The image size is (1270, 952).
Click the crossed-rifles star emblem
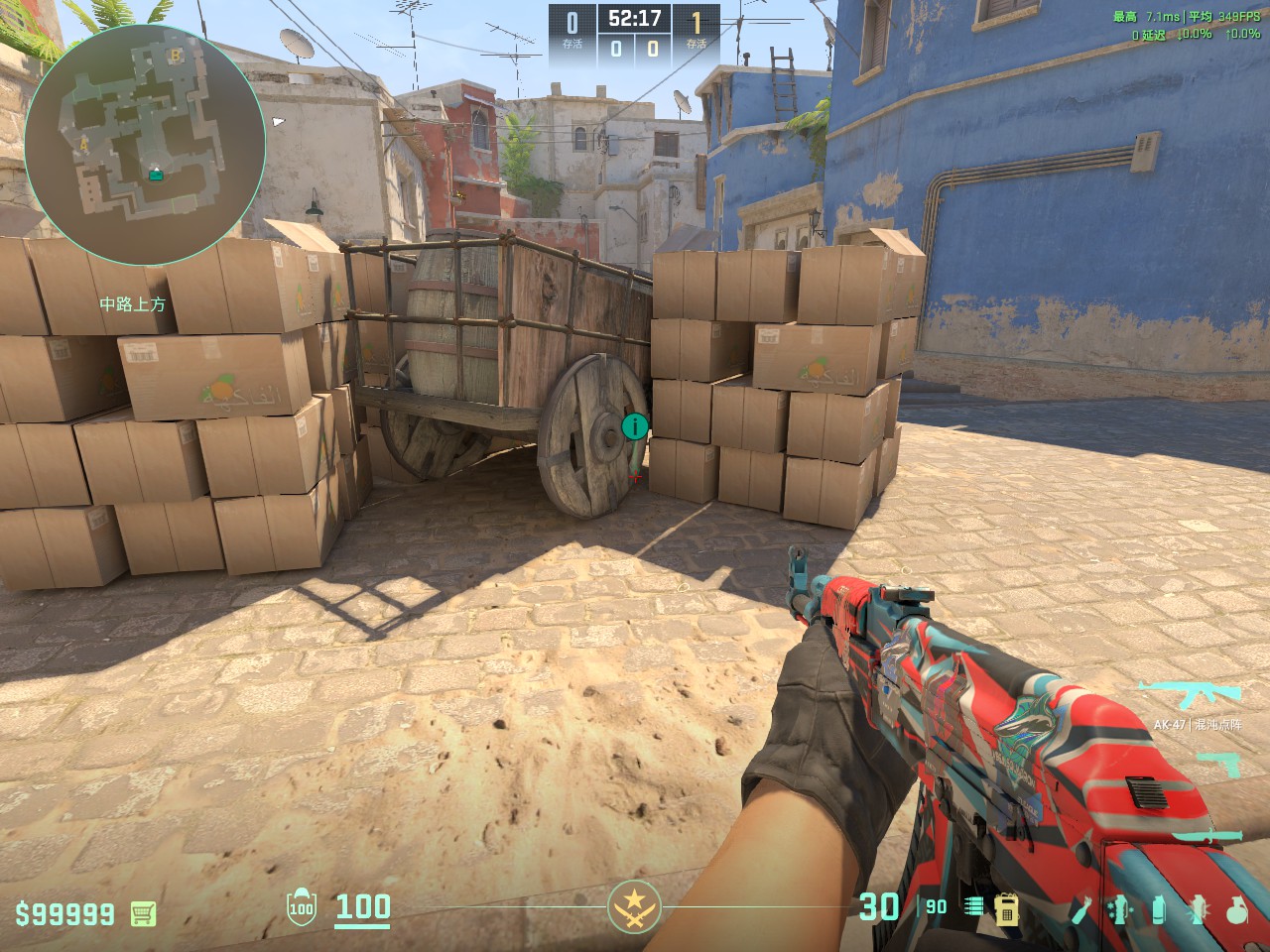634,905
